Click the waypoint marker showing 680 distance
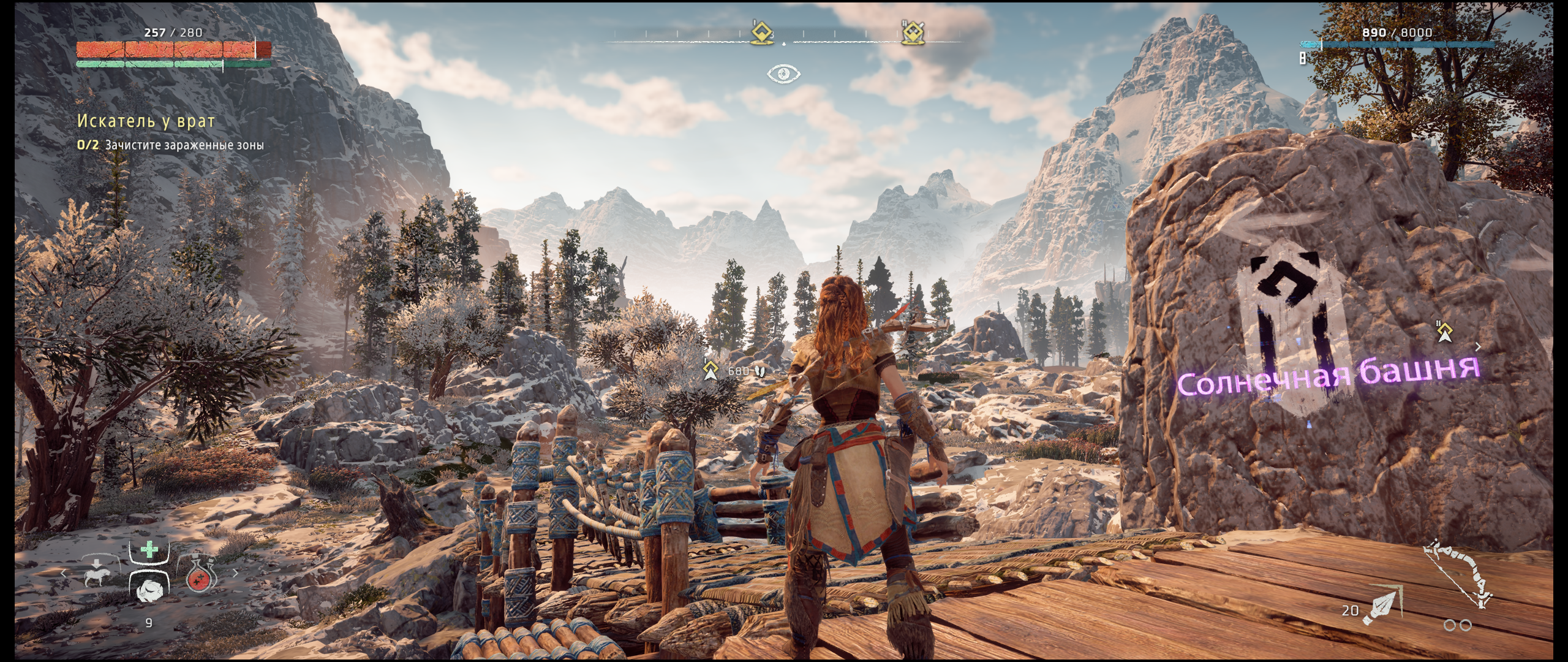Image resolution: width=1568 pixels, height=662 pixels. click(x=710, y=370)
